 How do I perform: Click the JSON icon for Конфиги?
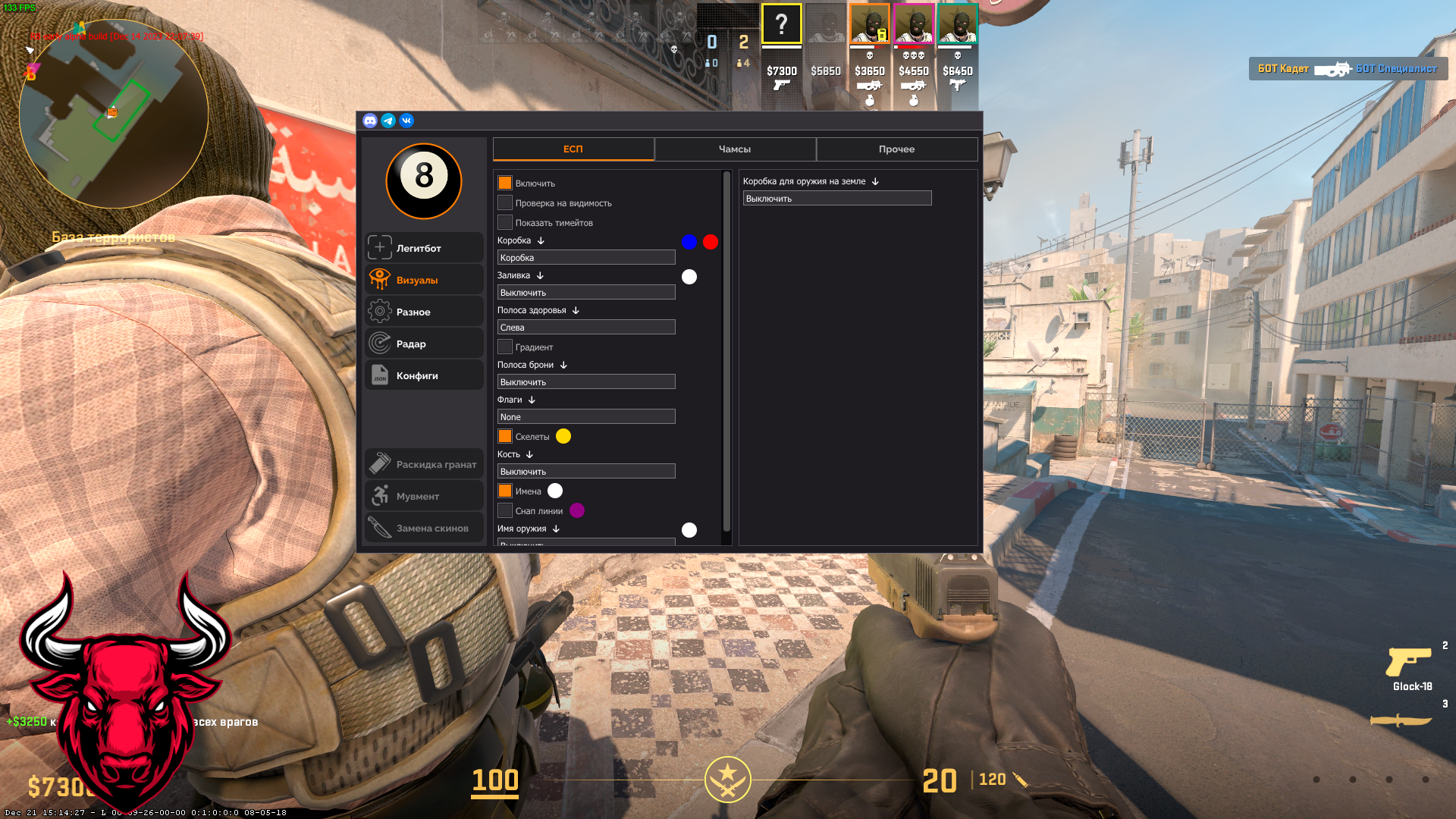[x=379, y=375]
